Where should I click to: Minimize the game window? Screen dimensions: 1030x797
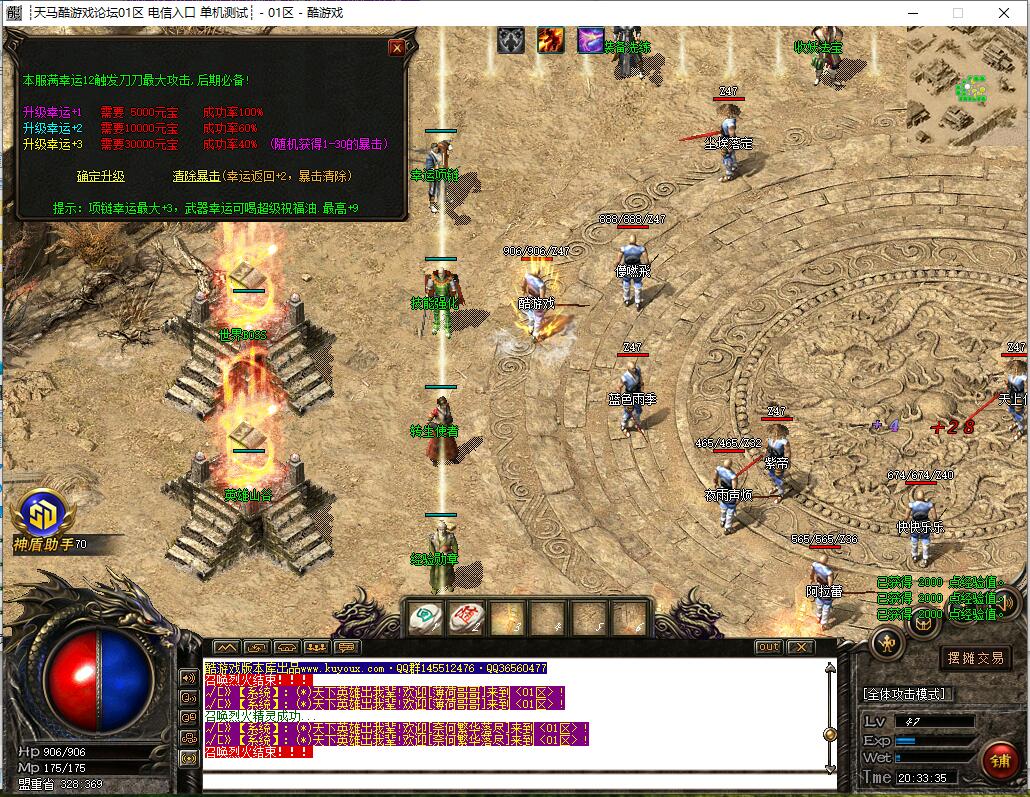coord(914,13)
